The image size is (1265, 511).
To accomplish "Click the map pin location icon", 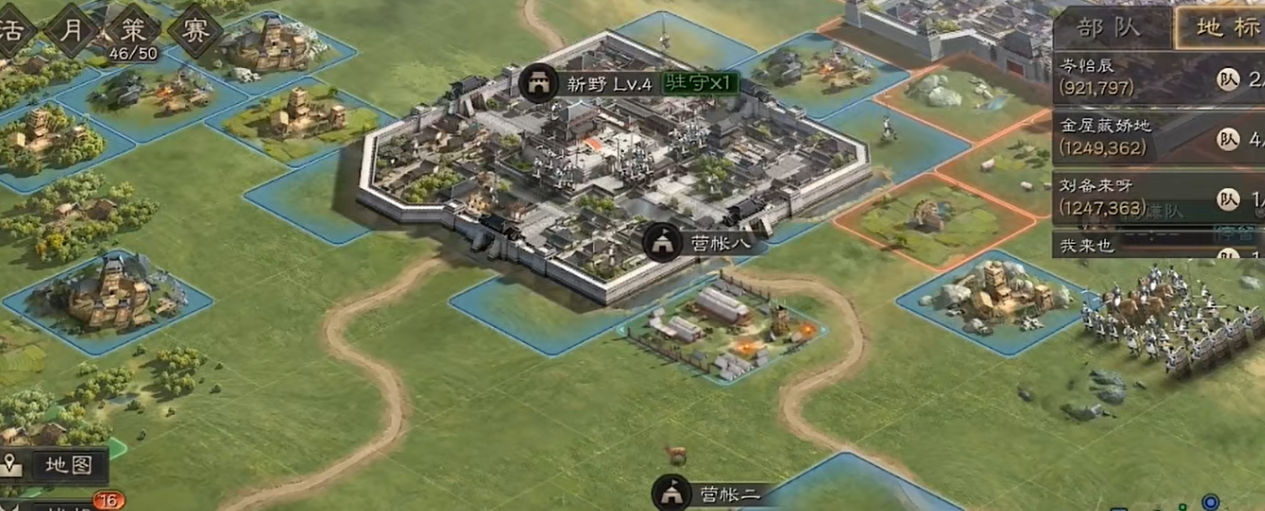I will tap(12, 465).
